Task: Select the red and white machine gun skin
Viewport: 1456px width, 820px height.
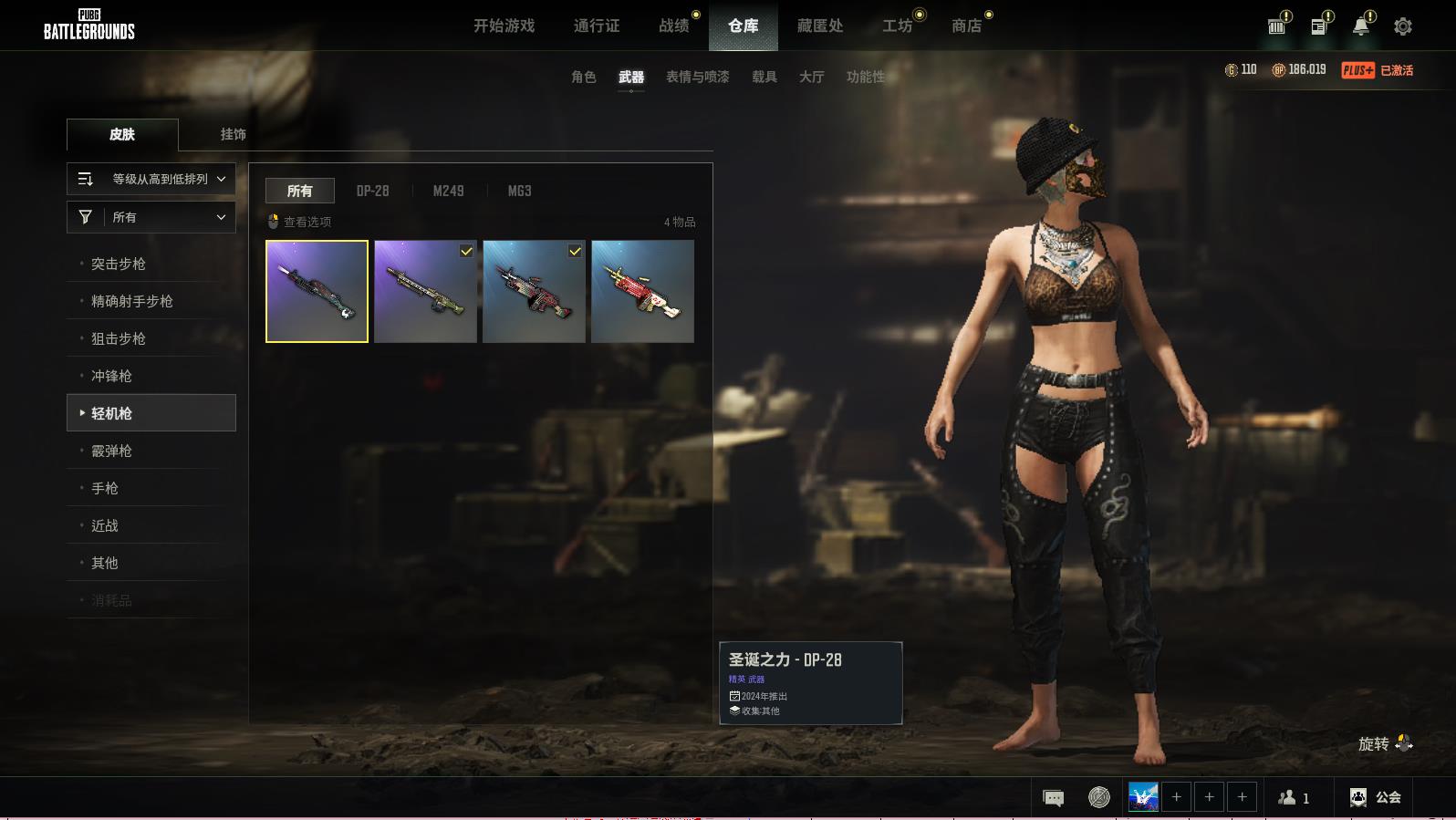Action: pyautogui.click(x=642, y=291)
